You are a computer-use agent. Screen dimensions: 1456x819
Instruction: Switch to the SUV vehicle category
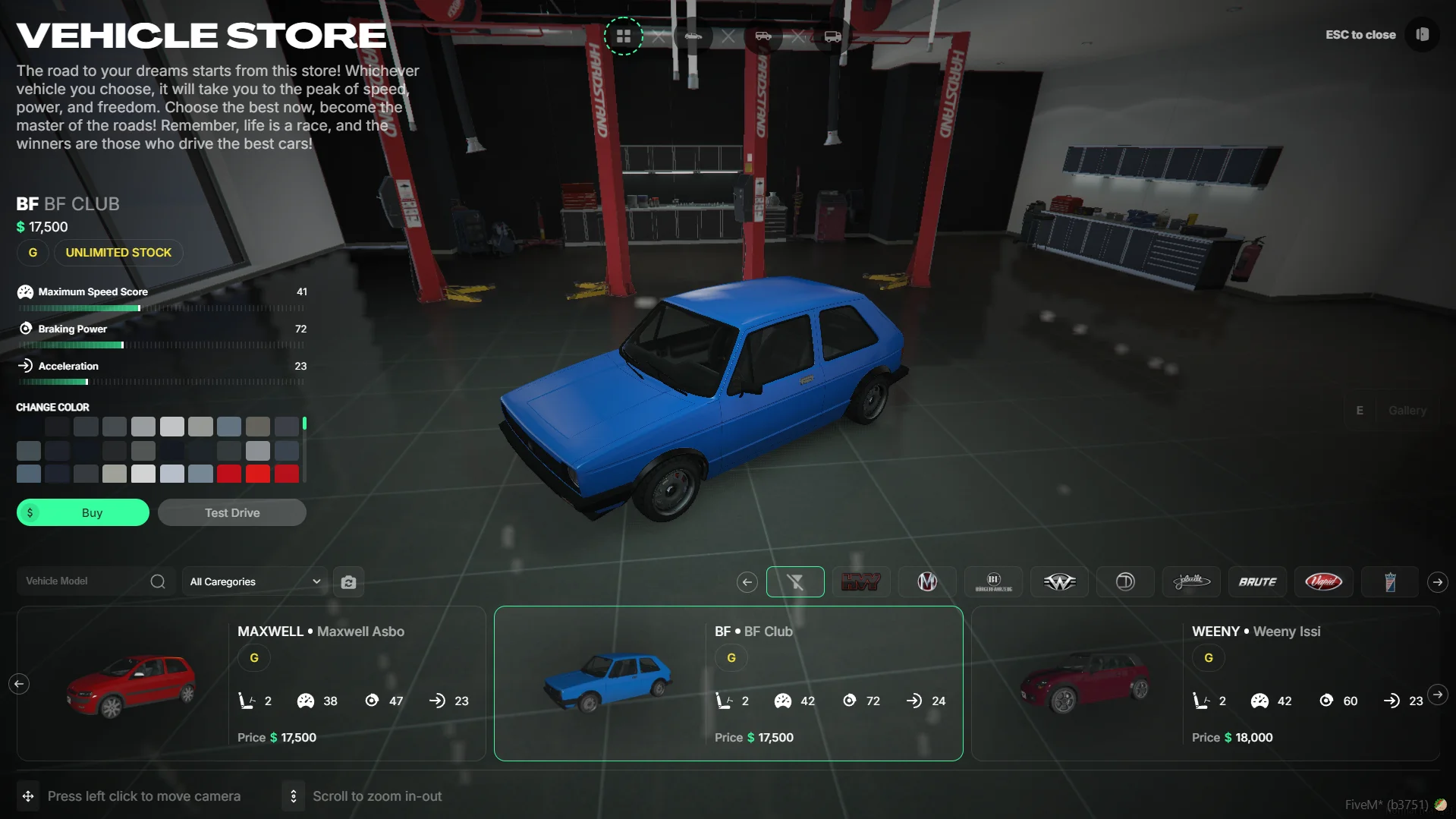tap(763, 36)
